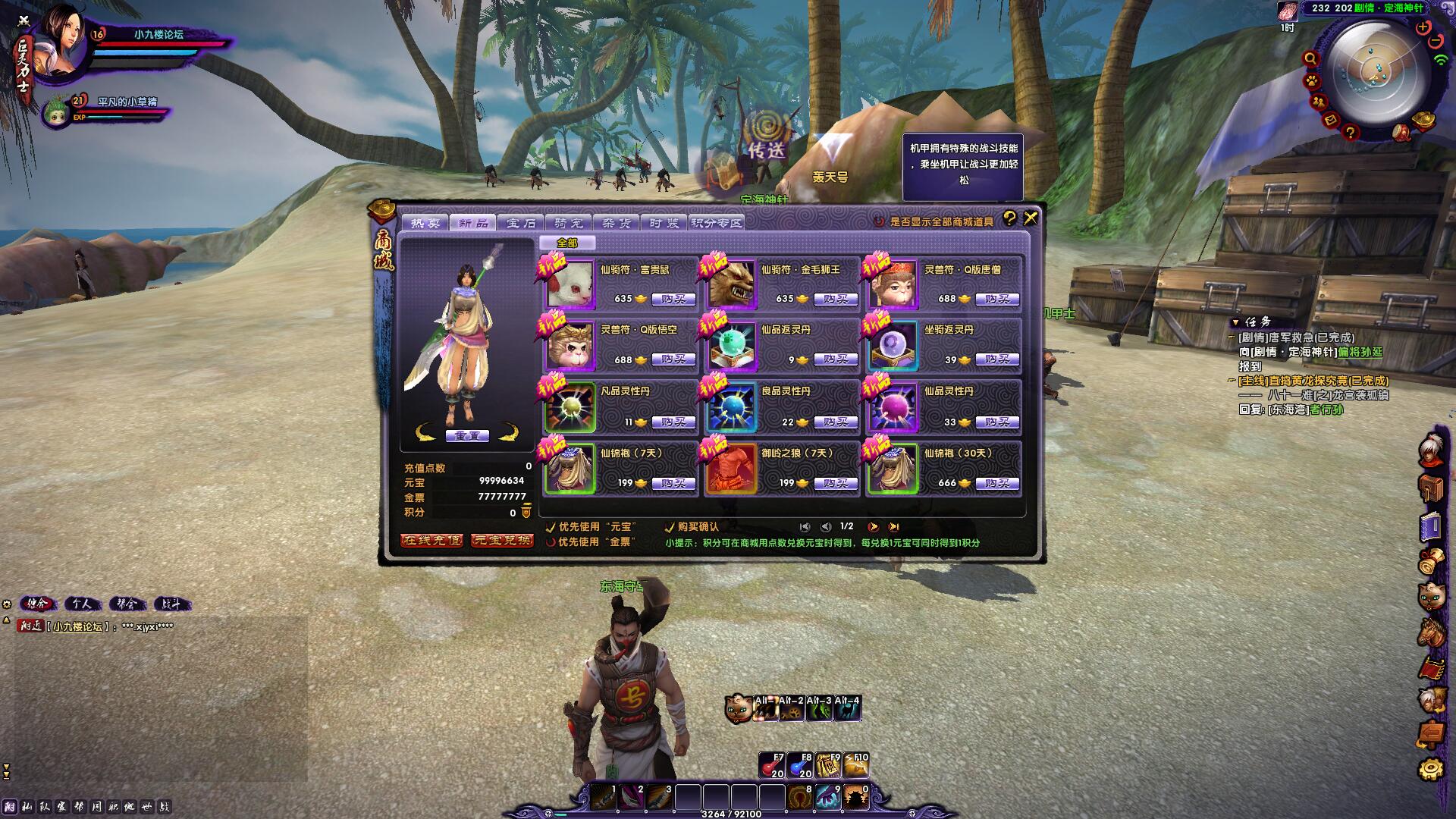This screenshot has width=1456, height=819.
Task: Zoom in the minimap with plus button
Action: [1423, 27]
